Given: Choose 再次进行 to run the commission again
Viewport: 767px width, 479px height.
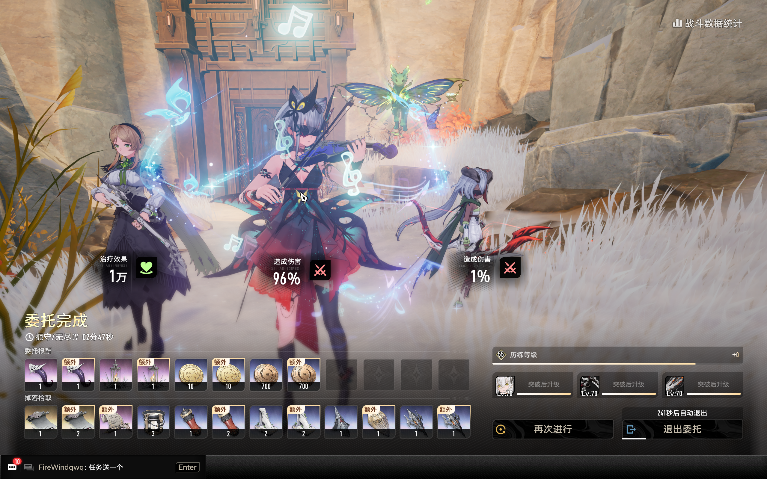Looking at the screenshot, I should 552,429.
